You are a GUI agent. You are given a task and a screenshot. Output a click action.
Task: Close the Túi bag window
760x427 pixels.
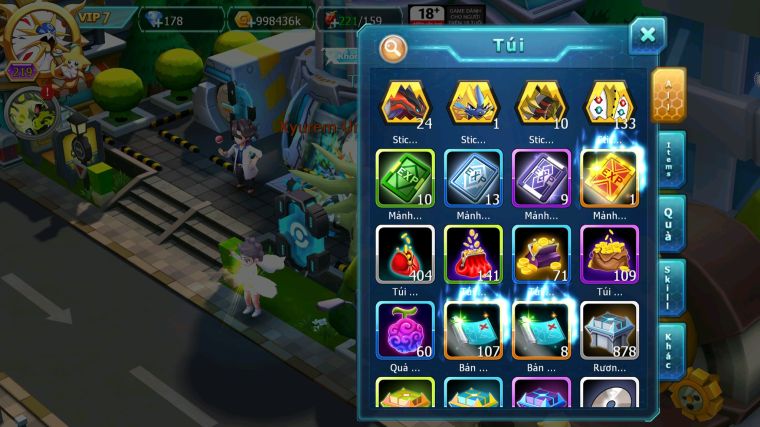647,35
